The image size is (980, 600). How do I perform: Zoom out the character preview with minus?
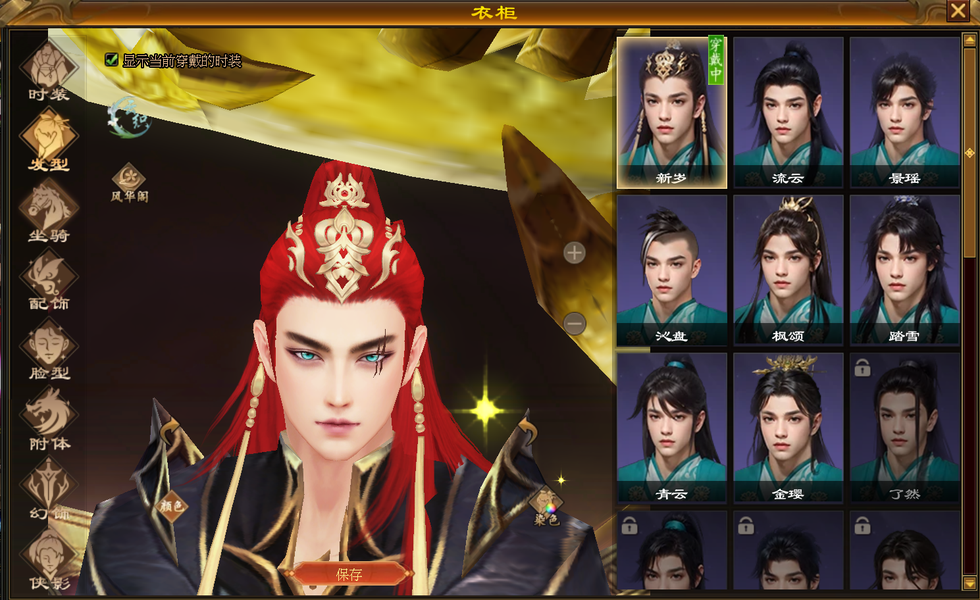[574, 323]
